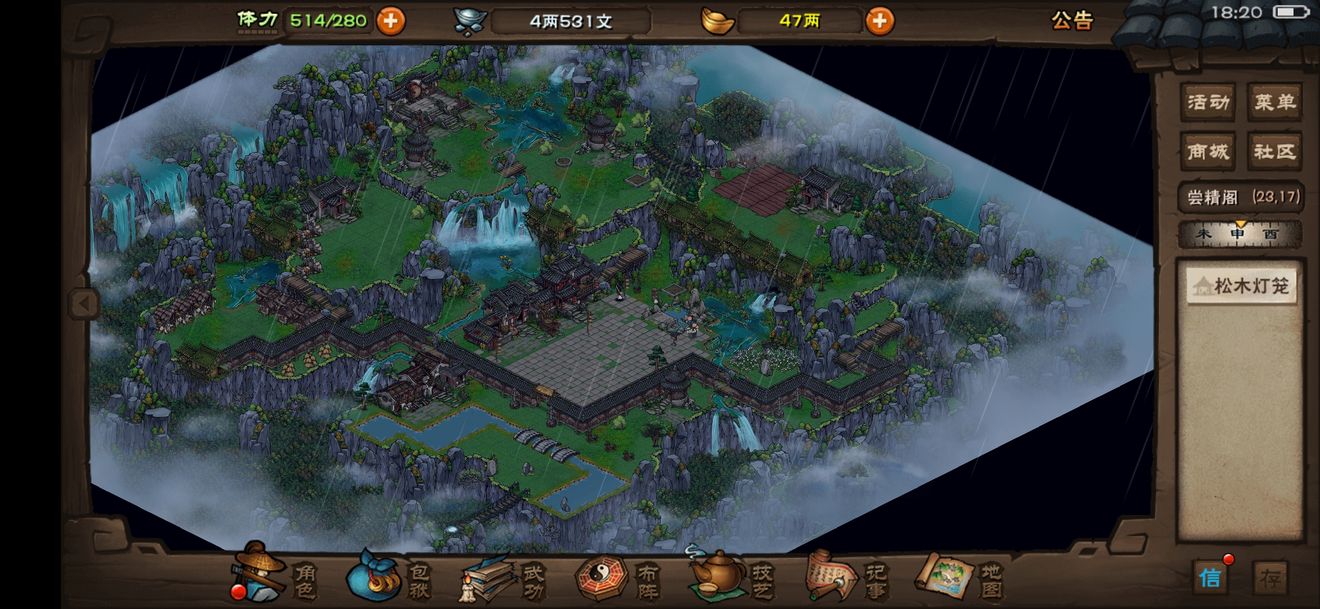Expand the left side panel arrow
The height and width of the screenshot is (609, 1320).
pyautogui.click(x=83, y=303)
